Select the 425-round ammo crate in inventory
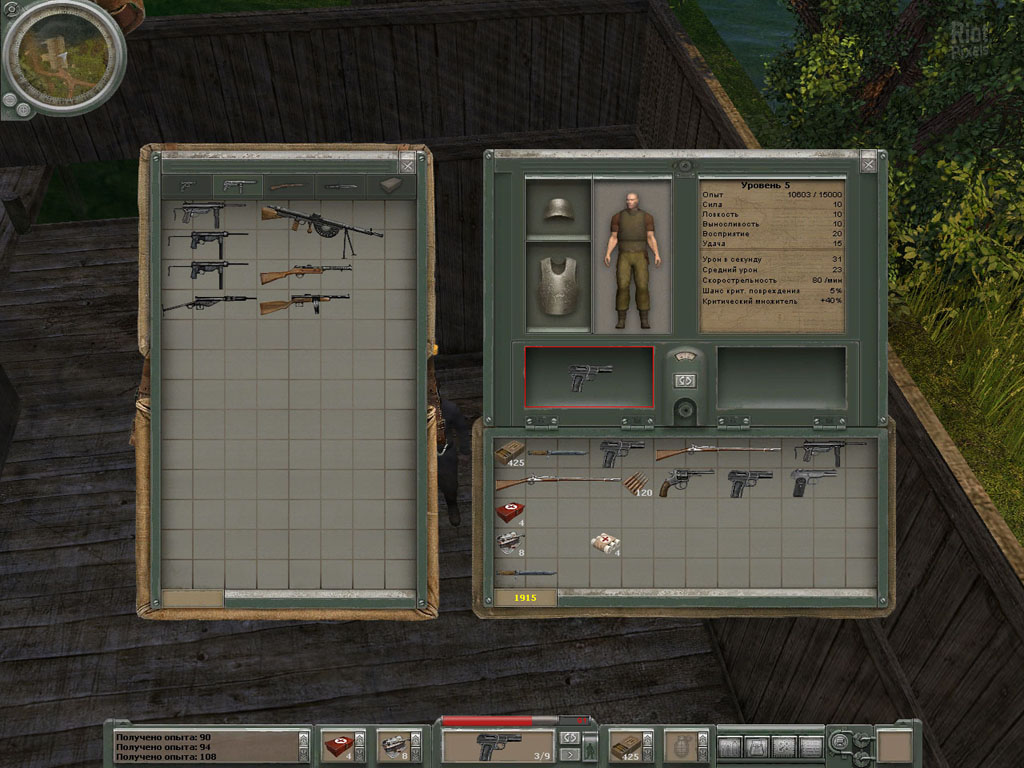The height and width of the screenshot is (768, 1024). 509,454
